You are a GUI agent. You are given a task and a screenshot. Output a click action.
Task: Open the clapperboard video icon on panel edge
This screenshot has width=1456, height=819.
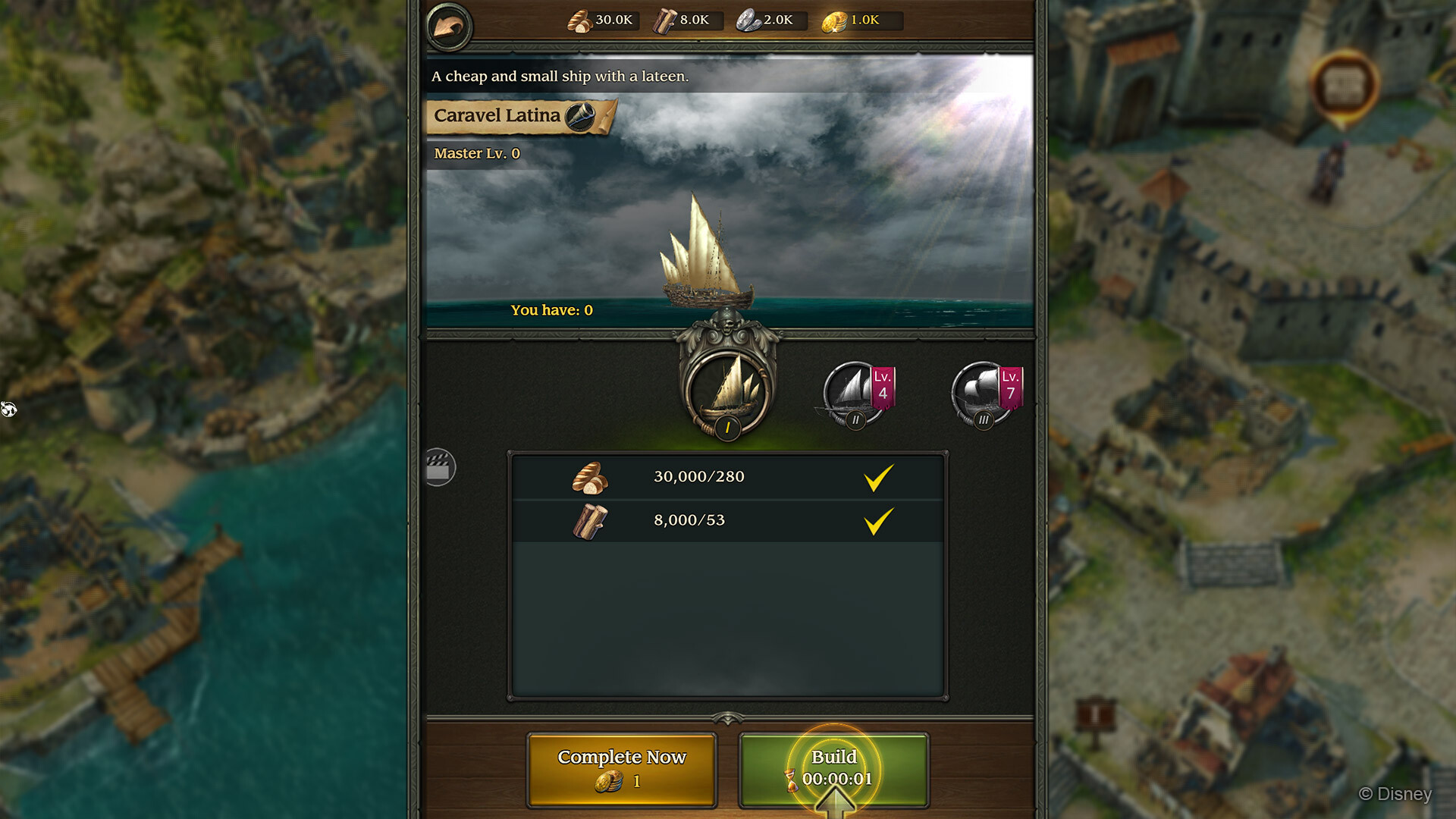pyautogui.click(x=440, y=467)
